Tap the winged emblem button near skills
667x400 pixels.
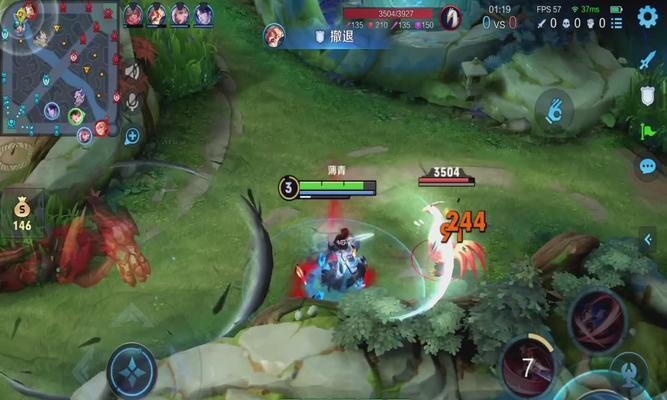(628, 372)
